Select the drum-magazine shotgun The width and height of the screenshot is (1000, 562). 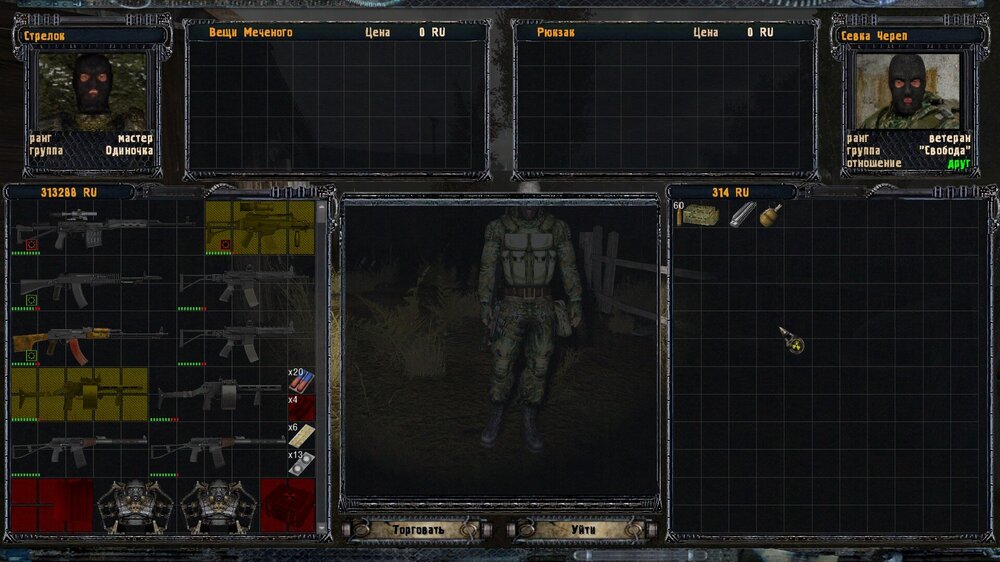(x=218, y=392)
